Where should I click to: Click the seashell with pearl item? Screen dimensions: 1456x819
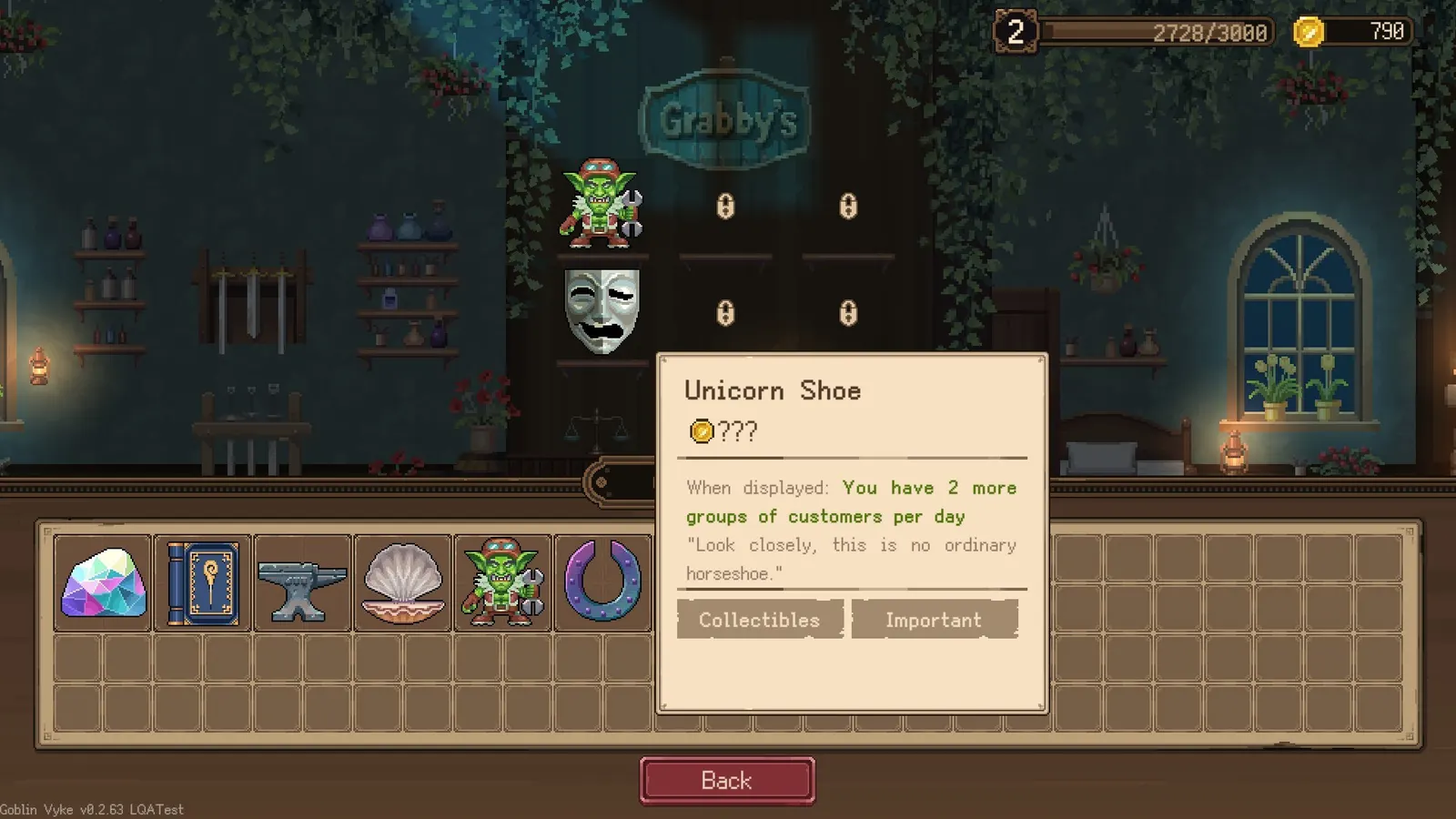pos(402,582)
